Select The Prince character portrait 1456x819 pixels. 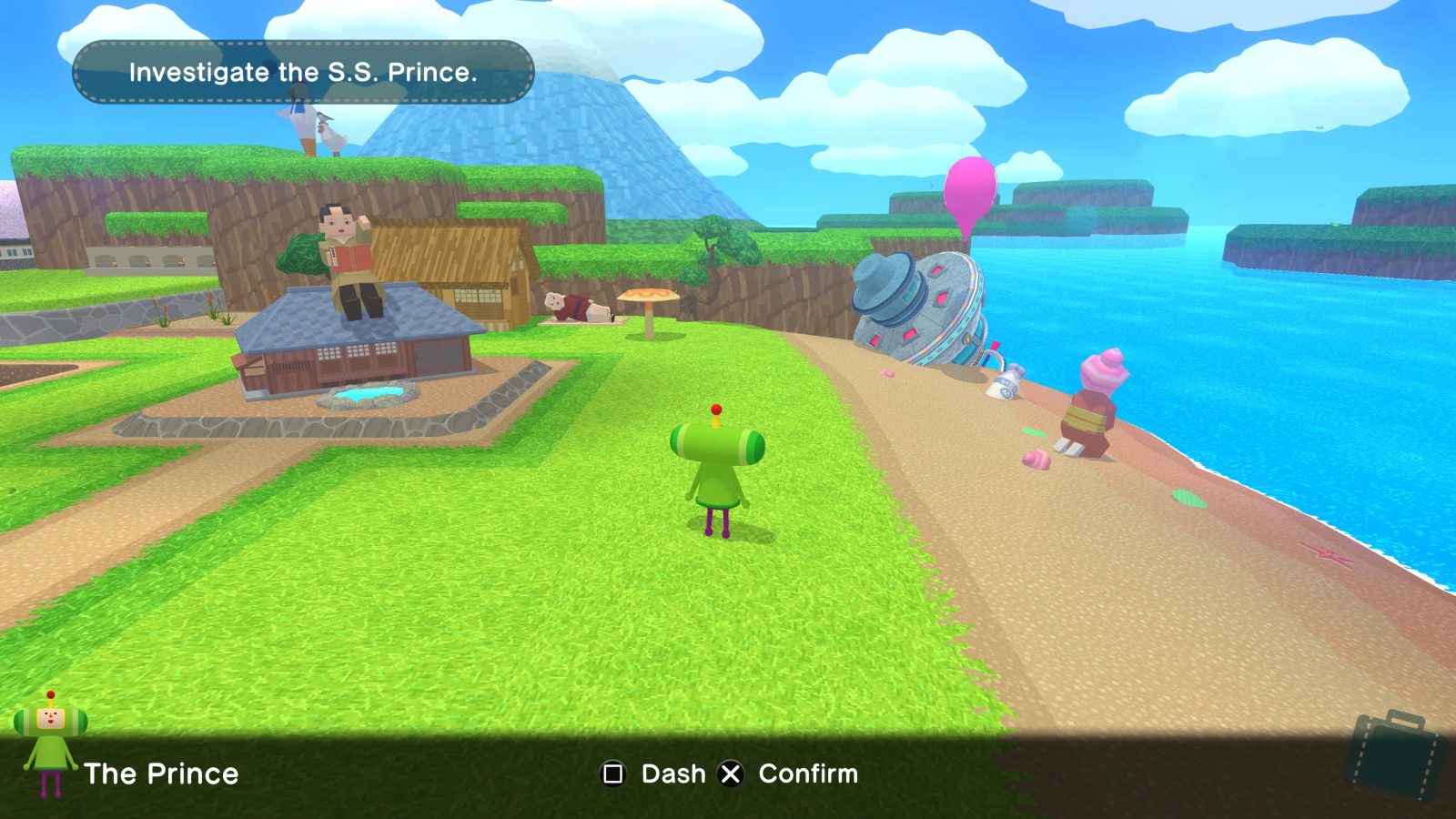click(50, 743)
